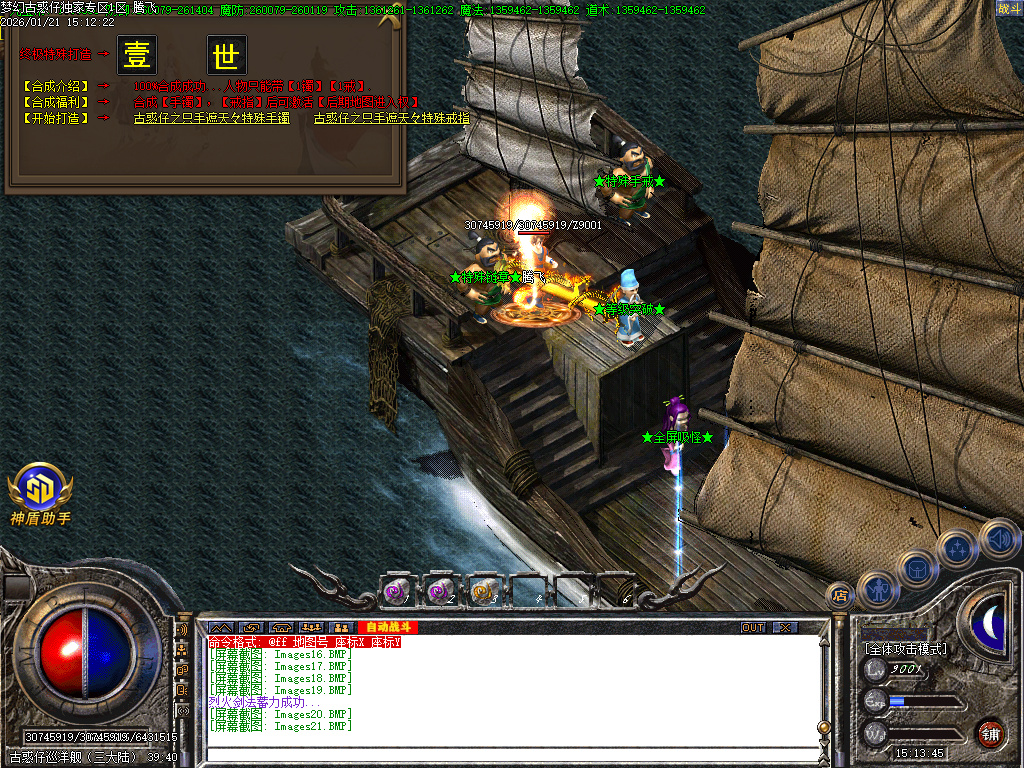
Task: Click the 世 forging button
Action: 227,55
